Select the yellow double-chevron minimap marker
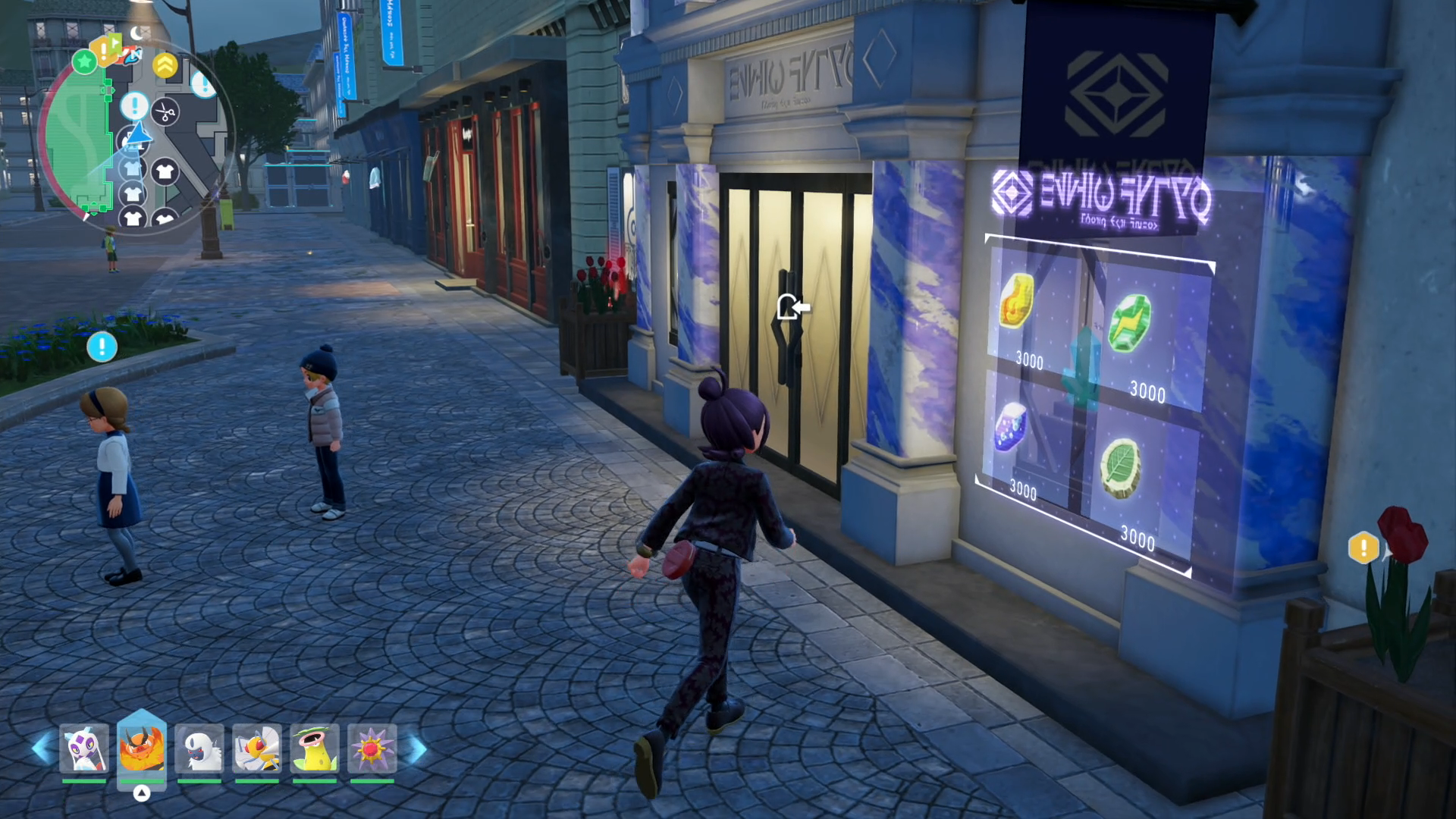Screen dimensions: 1456x819 point(165,65)
